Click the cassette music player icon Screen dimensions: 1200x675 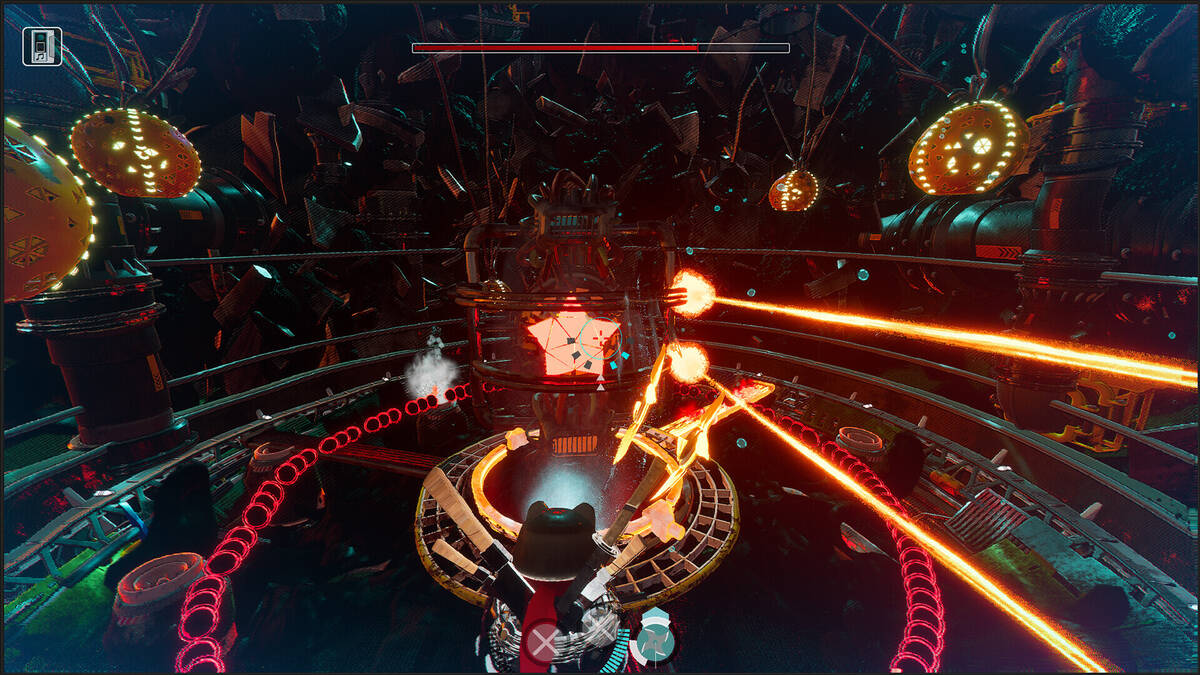(x=42, y=46)
